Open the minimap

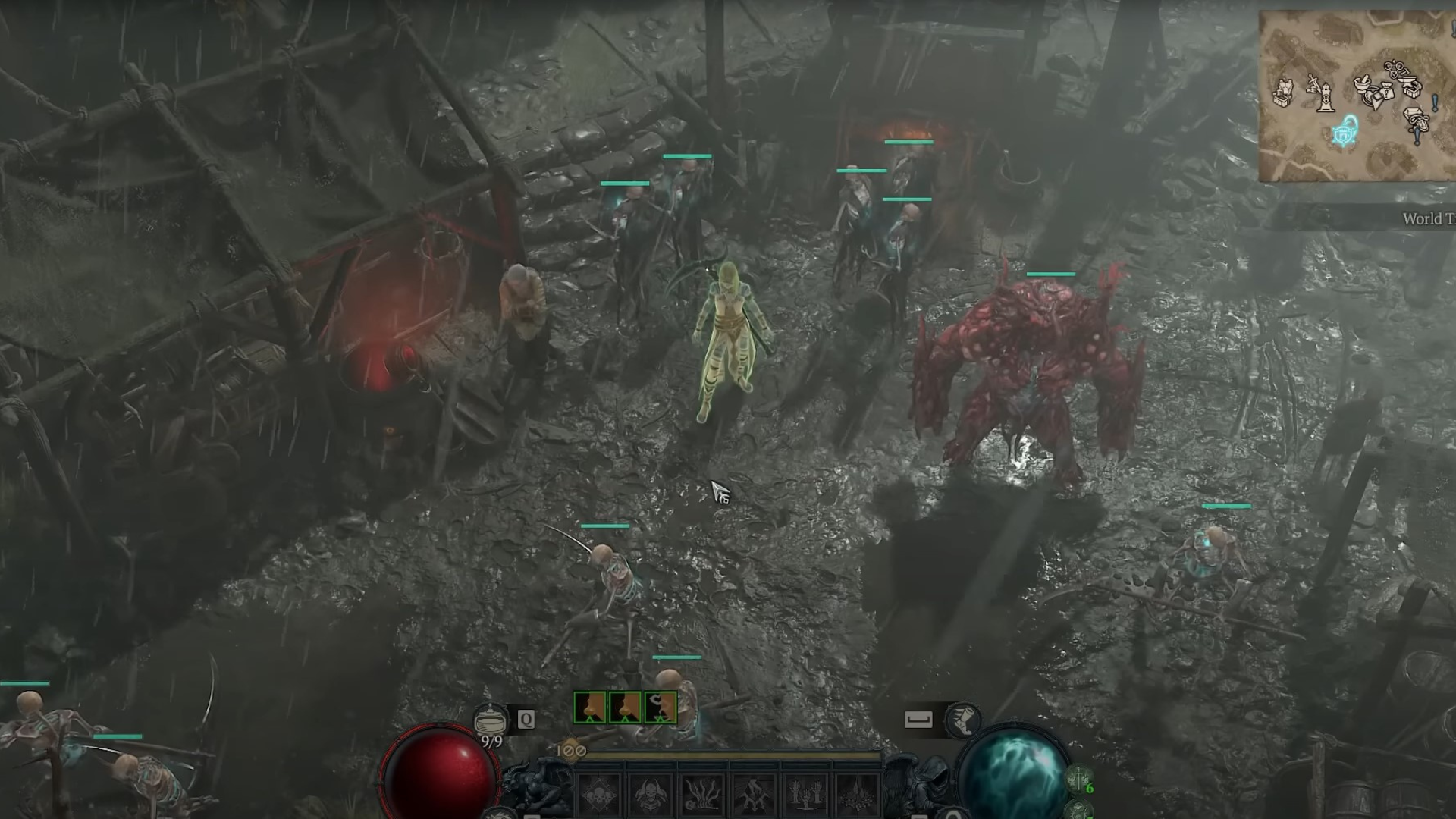[x=1357, y=96]
